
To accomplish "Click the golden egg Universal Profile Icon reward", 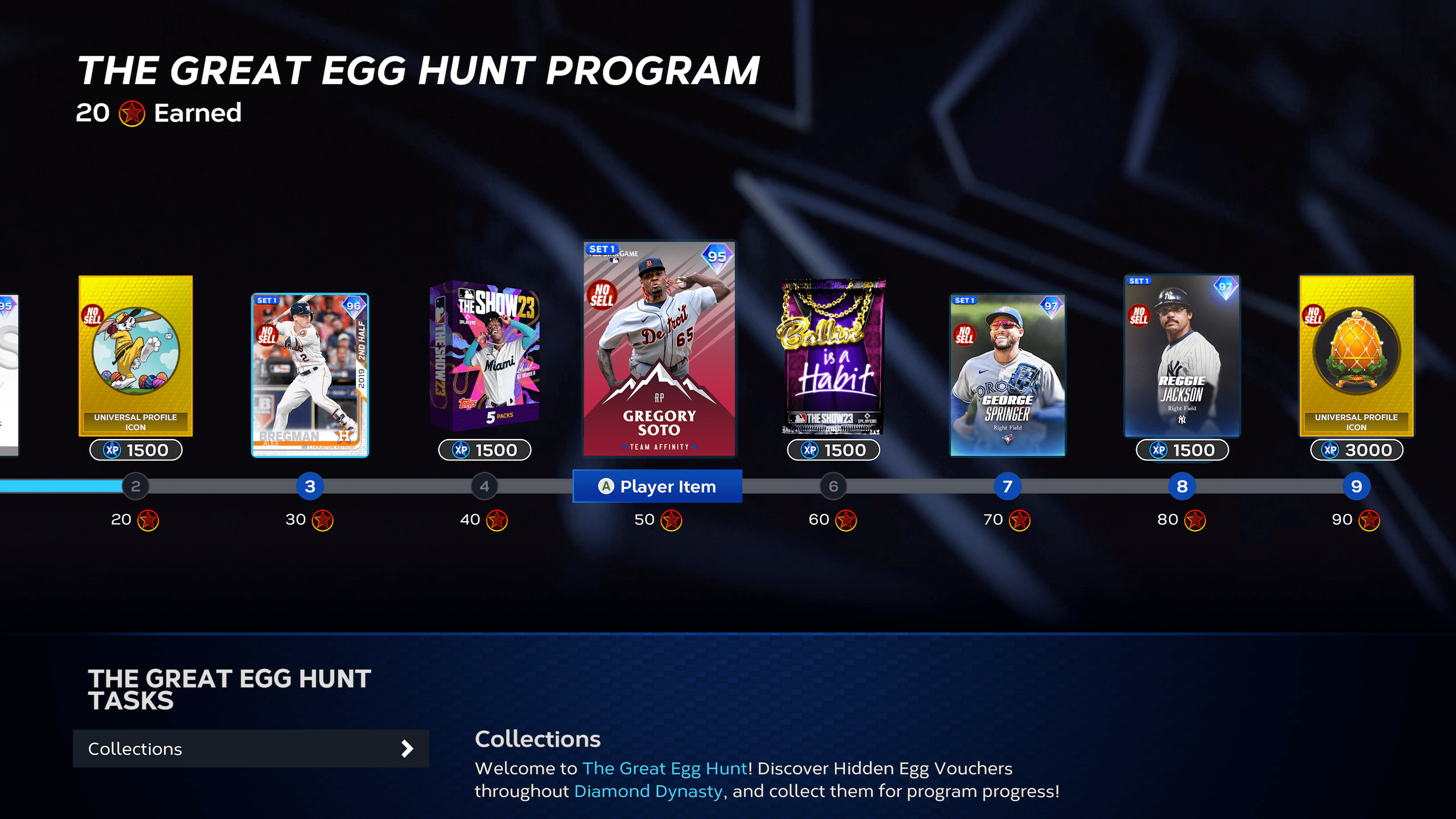I will coord(1356,353).
